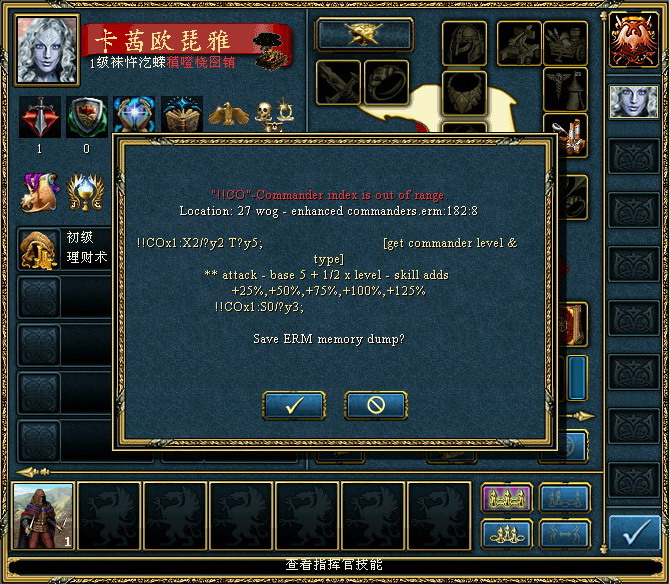Choose the highlighted tight formation button
This screenshot has width=670, height=584.
pos(506,499)
